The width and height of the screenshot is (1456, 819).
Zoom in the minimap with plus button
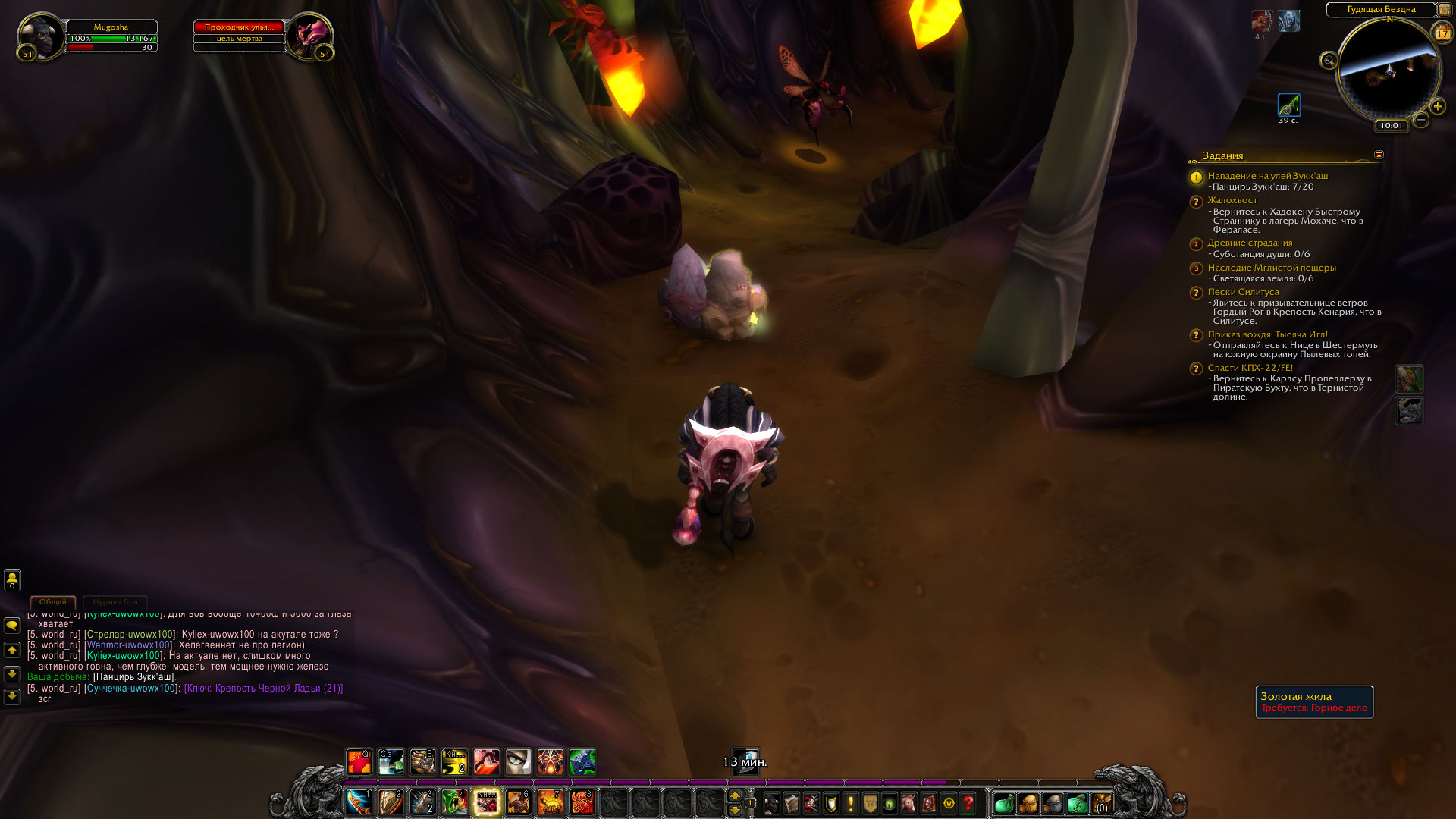click(1437, 106)
